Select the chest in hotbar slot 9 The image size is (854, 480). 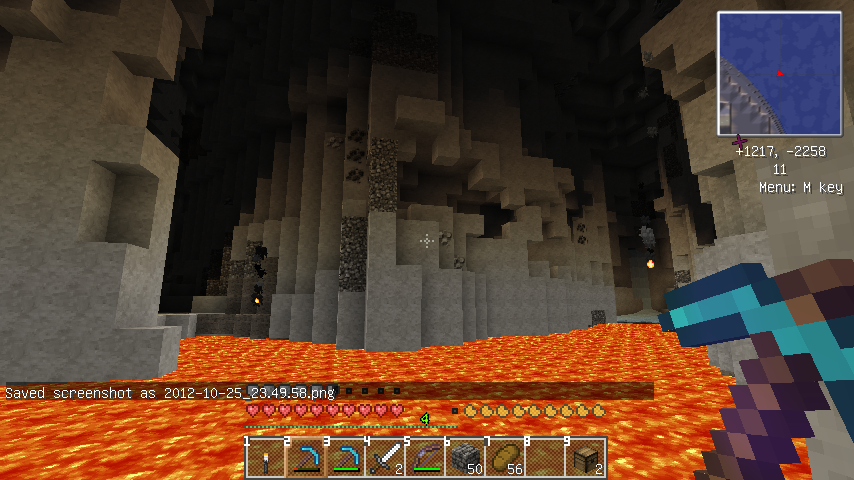[586, 458]
